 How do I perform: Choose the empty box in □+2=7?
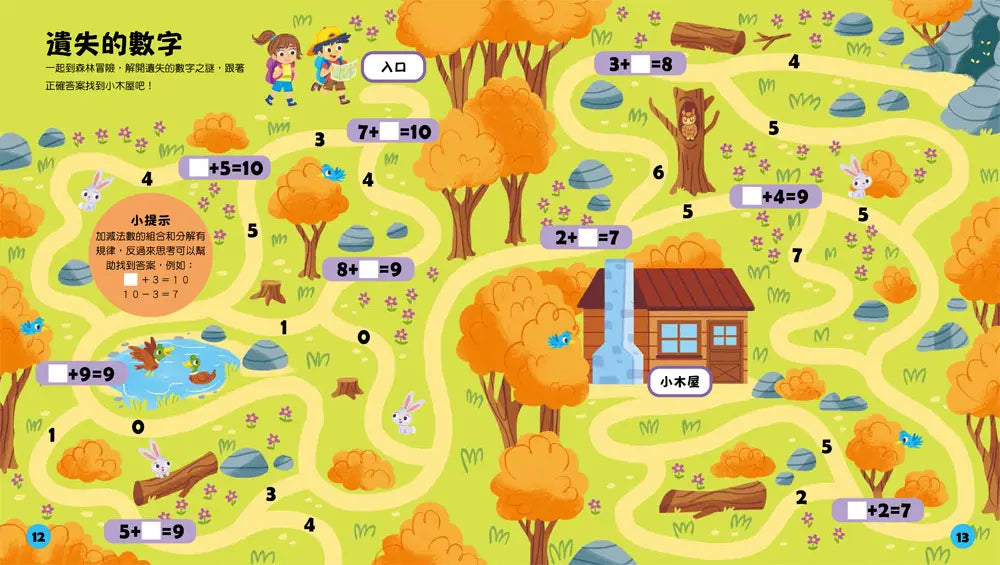(x=855, y=510)
